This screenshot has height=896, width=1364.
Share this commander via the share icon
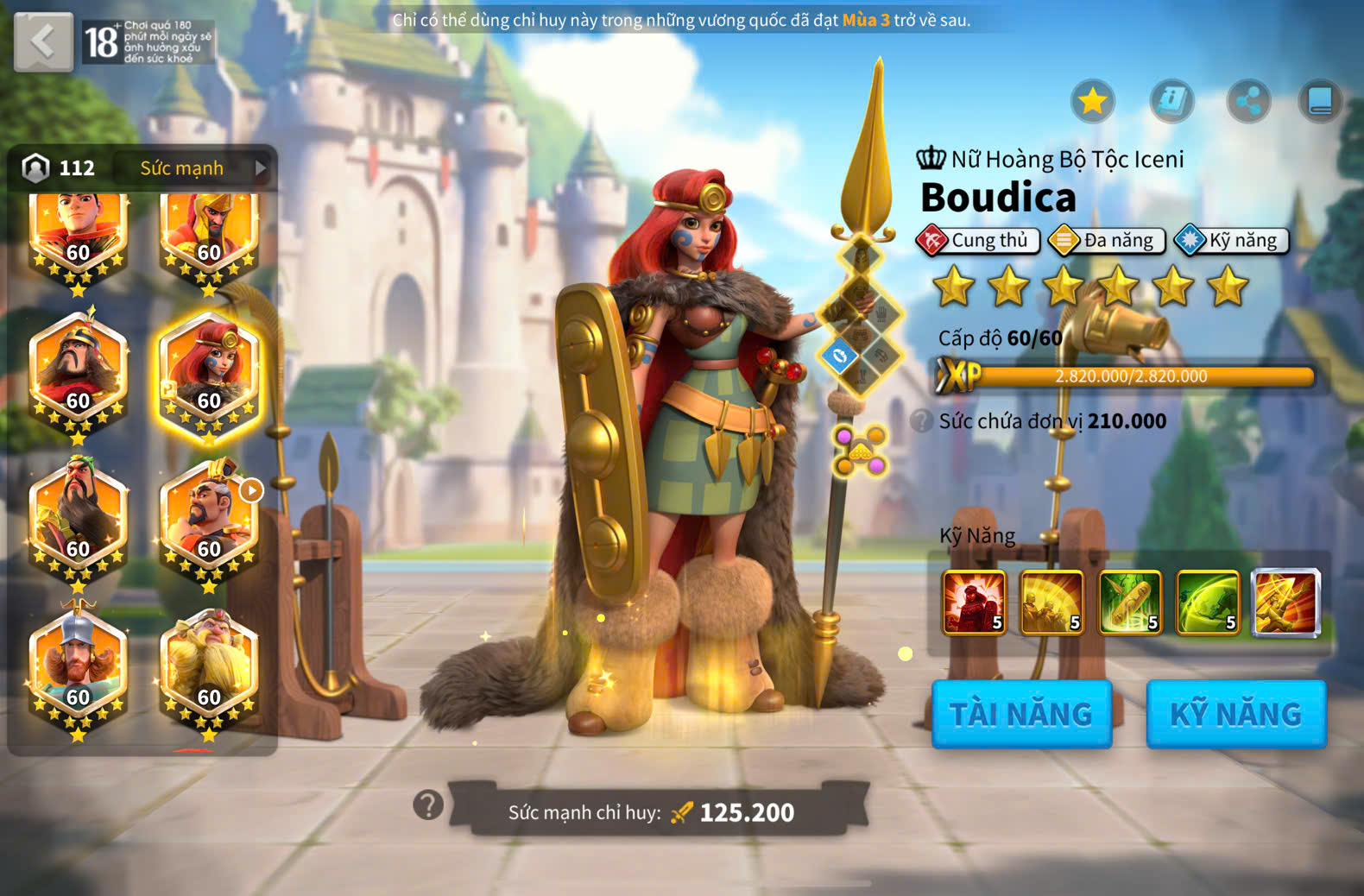[1248, 102]
